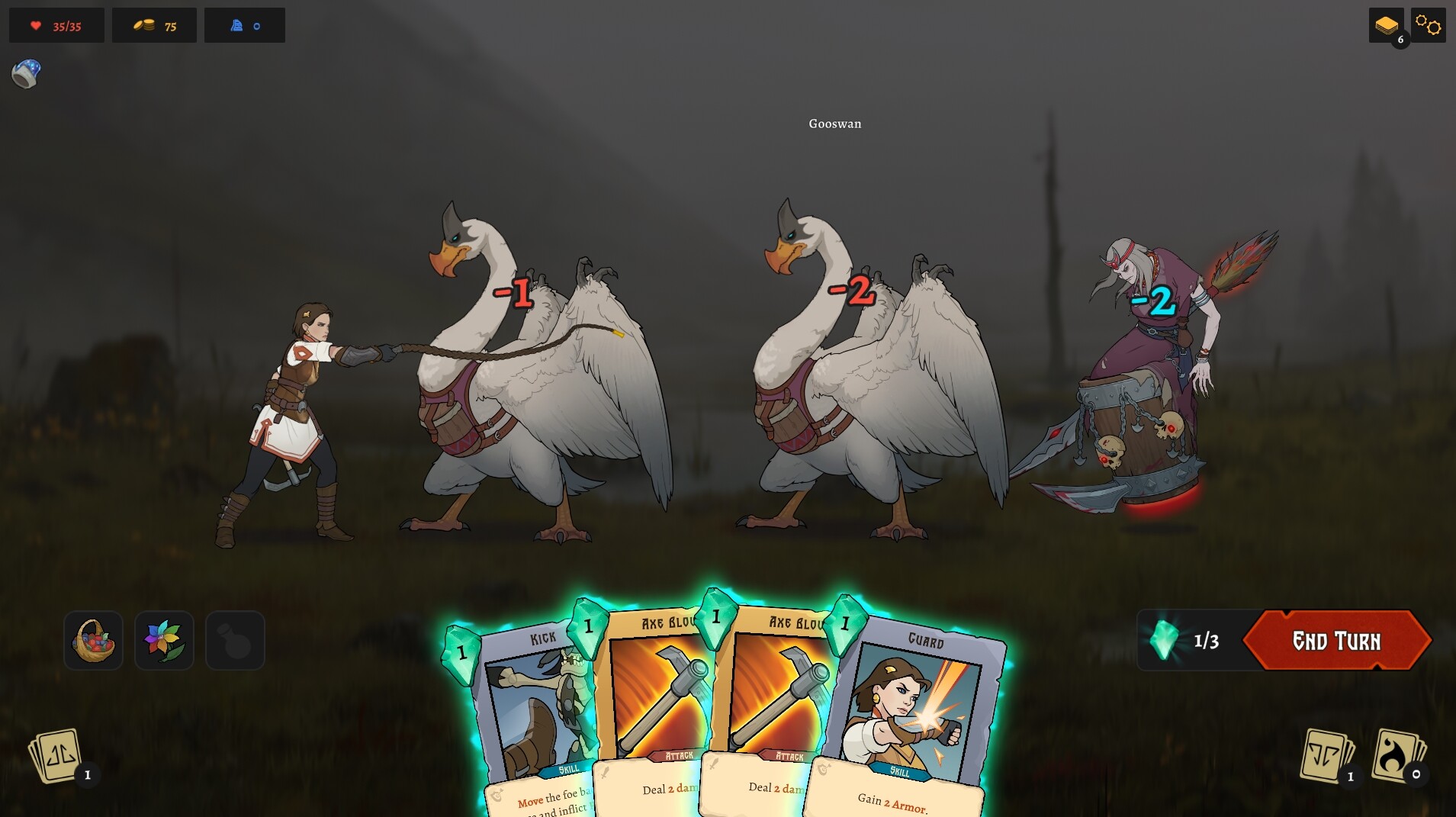This screenshot has width=1456, height=817.
Task: View the draw pile showing 6 cards
Action: 1388,24
